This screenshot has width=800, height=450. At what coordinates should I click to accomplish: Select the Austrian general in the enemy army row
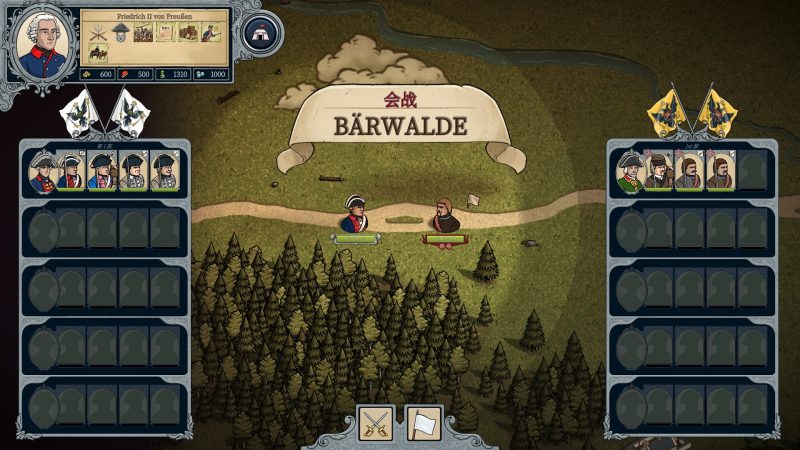tap(629, 172)
